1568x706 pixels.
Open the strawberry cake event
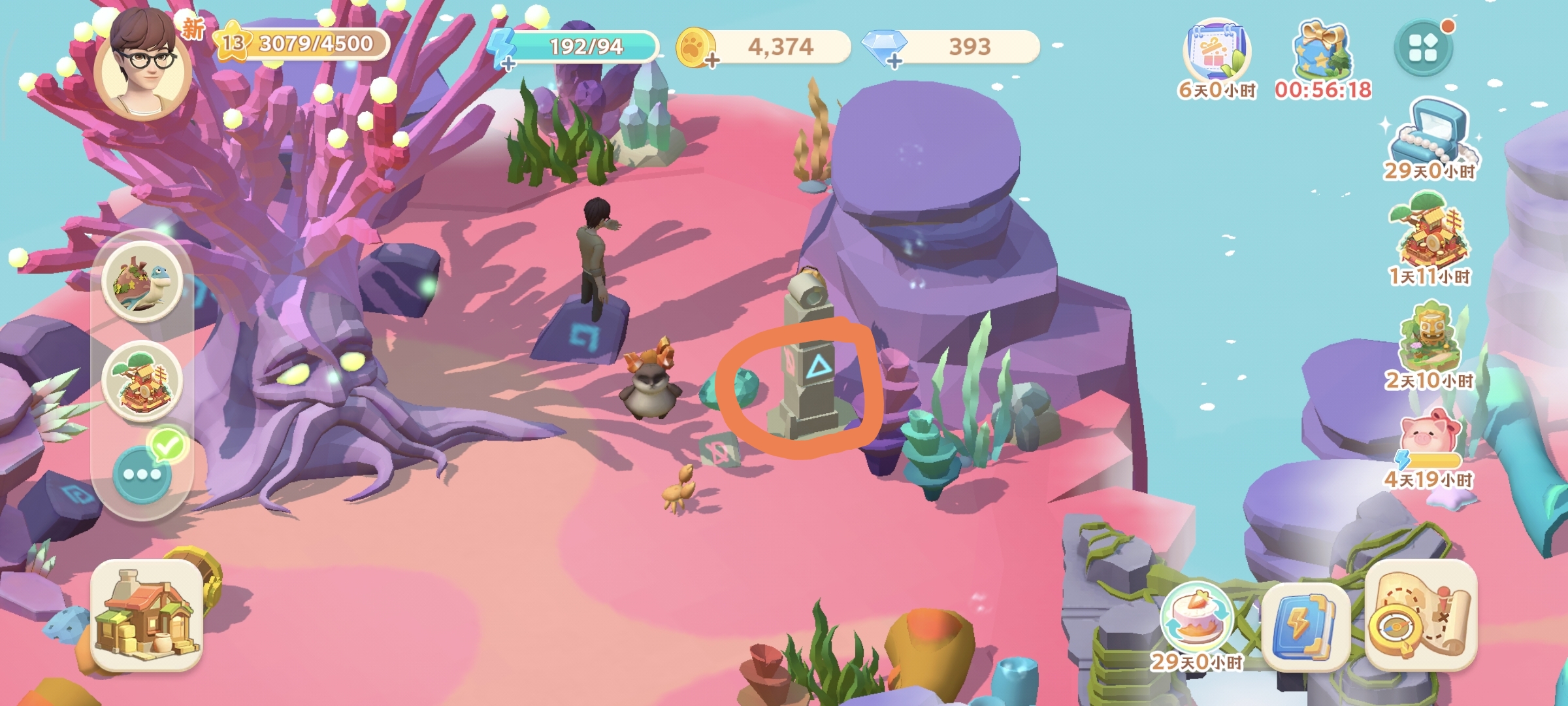click(x=1197, y=618)
